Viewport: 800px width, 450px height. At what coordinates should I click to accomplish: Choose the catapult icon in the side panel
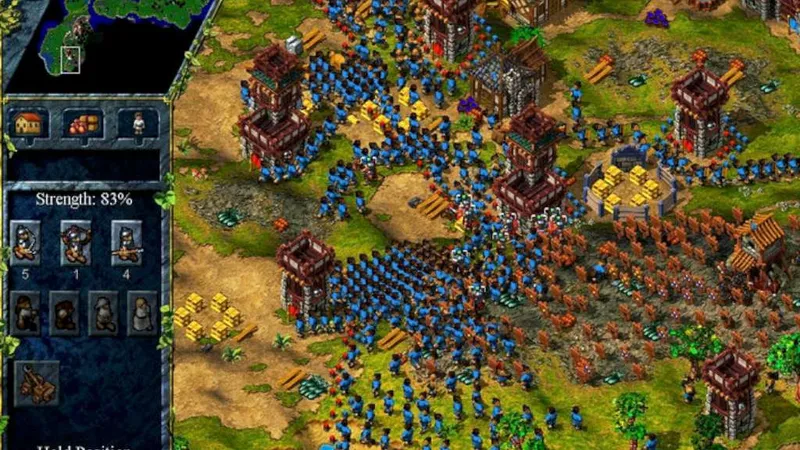pyautogui.click(x=36, y=383)
